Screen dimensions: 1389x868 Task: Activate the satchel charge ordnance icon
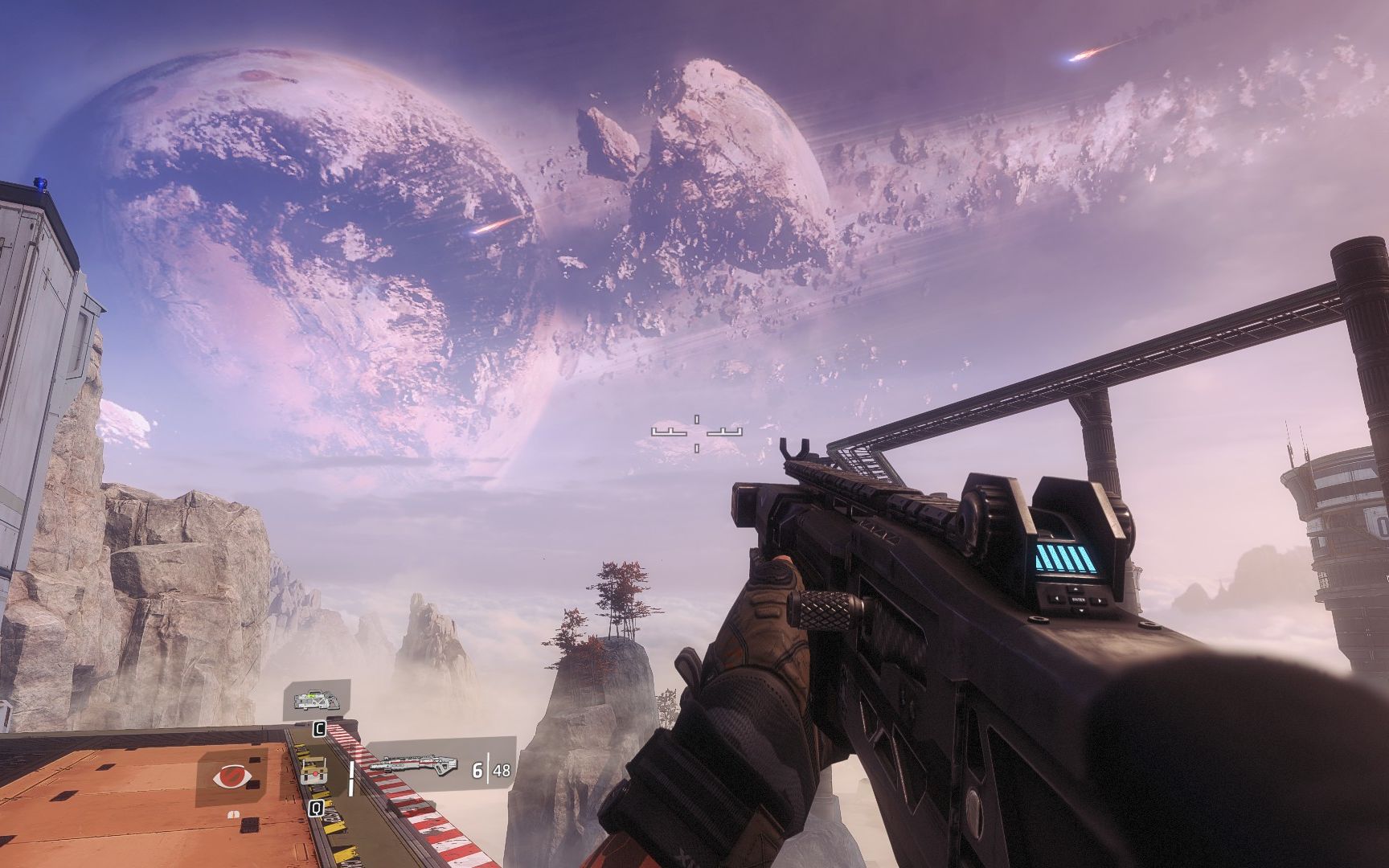coord(313,775)
